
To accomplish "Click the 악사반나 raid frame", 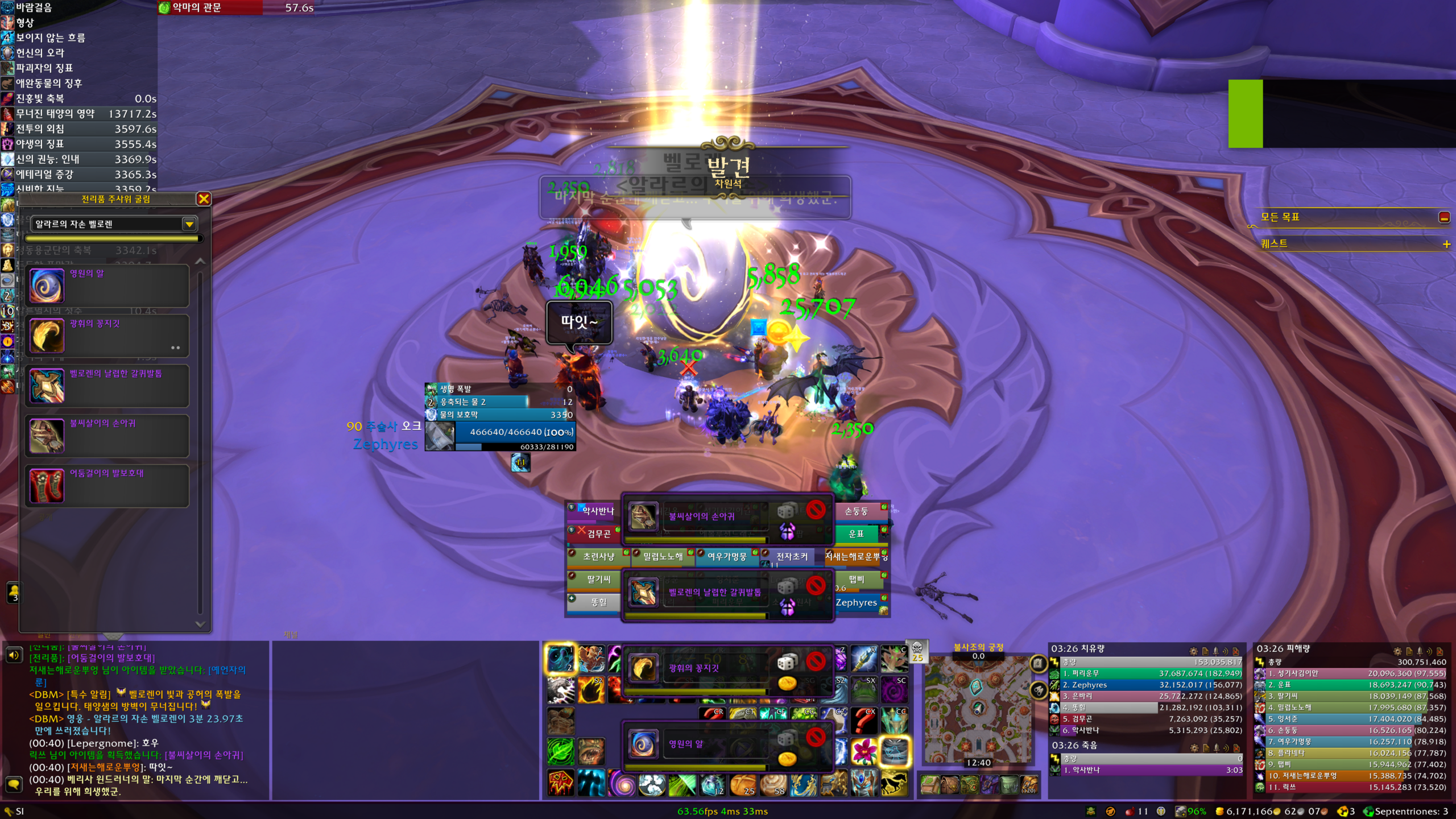I will coord(597,511).
